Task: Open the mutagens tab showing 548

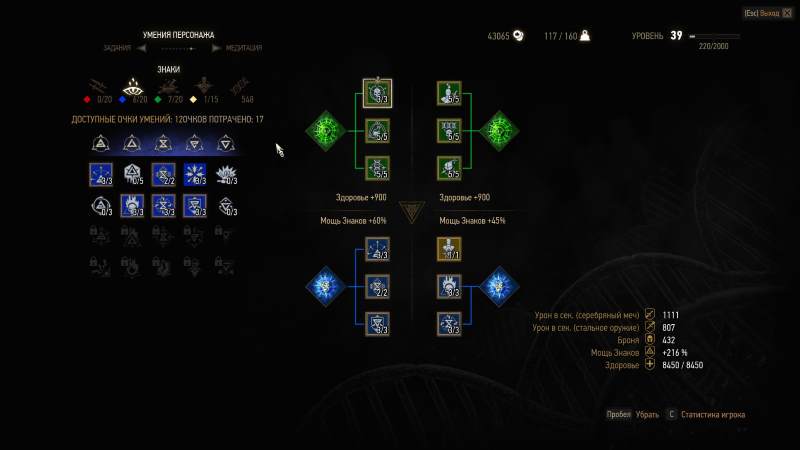Action: coord(240,86)
